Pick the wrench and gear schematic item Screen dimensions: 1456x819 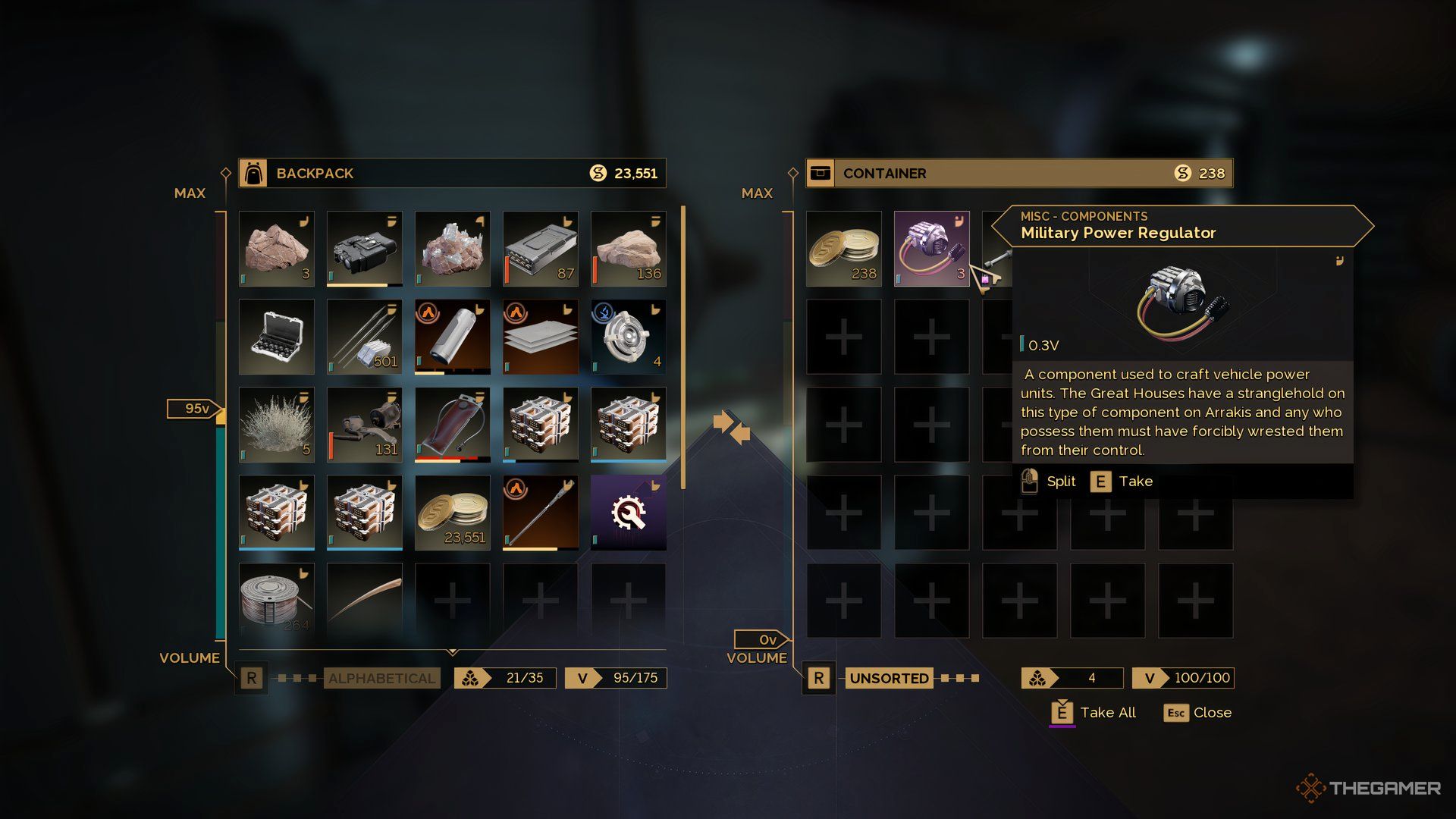pos(628,513)
